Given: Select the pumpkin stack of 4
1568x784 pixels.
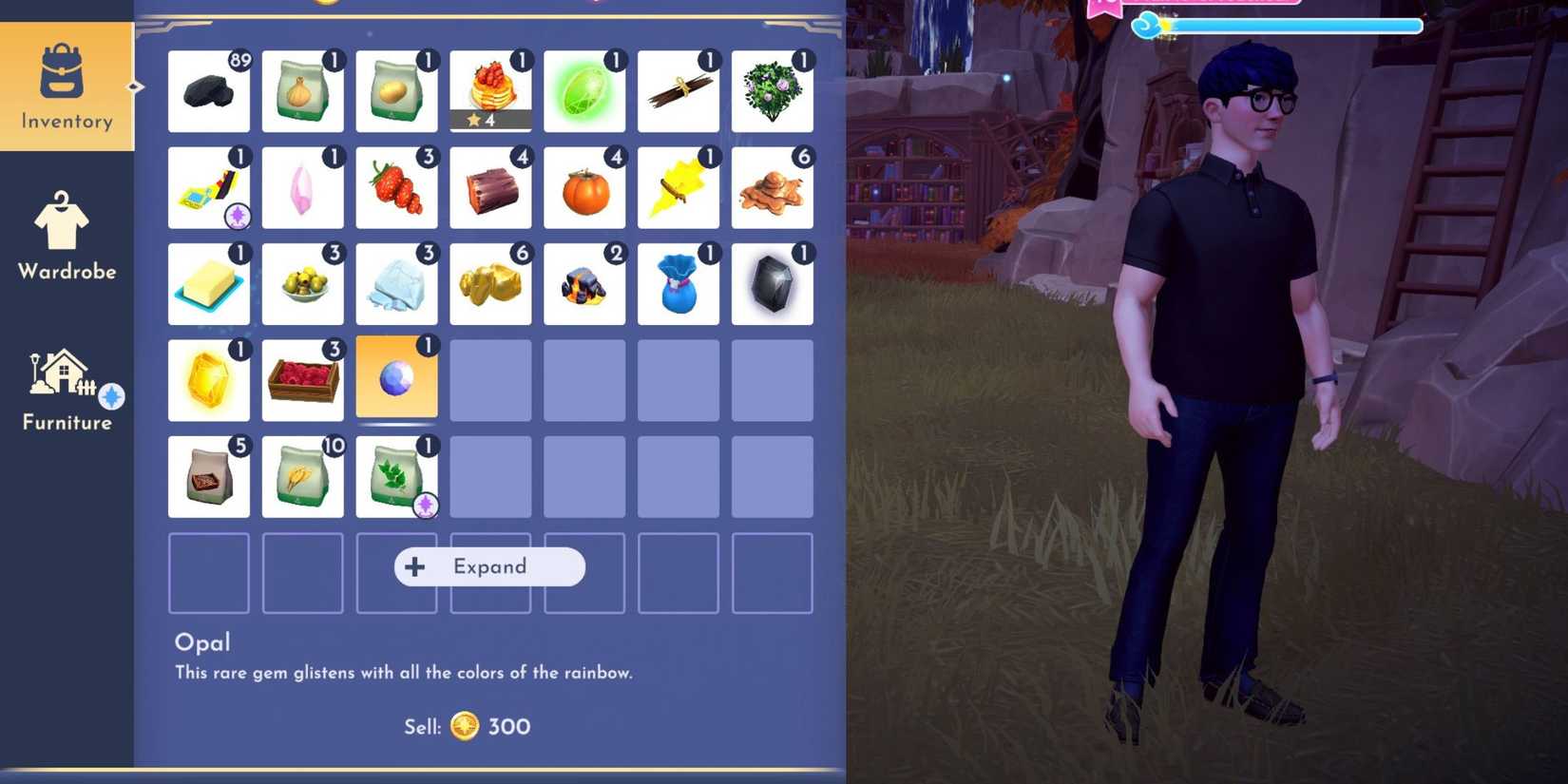Looking at the screenshot, I should tap(584, 186).
